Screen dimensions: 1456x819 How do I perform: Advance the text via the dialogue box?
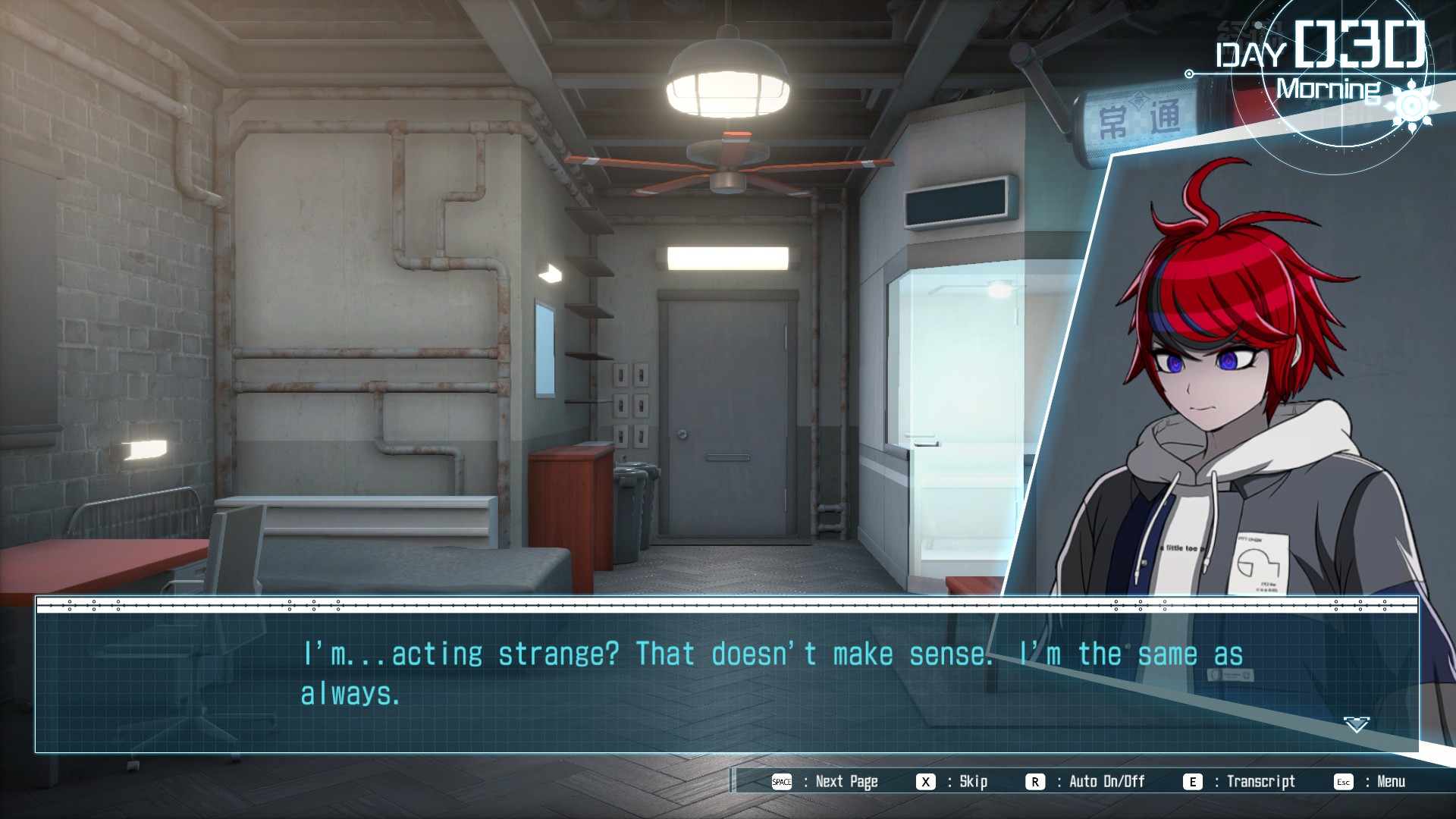pos(726,681)
